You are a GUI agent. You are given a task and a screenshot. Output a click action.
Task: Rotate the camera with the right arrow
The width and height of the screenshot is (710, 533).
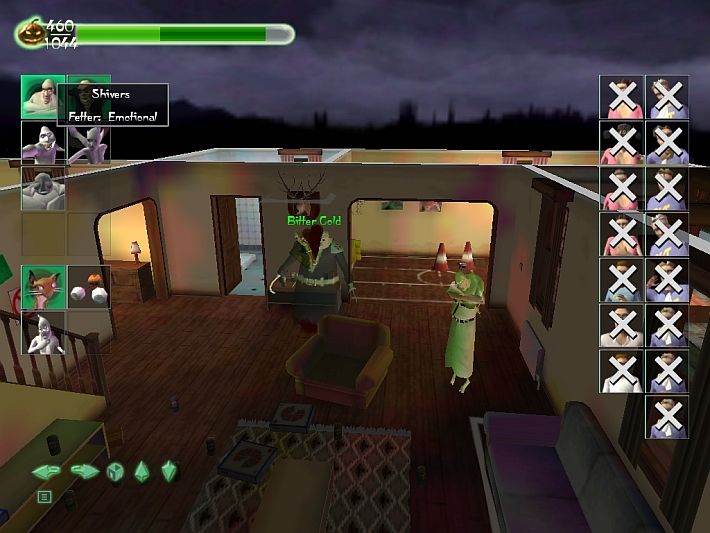[x=84, y=471]
